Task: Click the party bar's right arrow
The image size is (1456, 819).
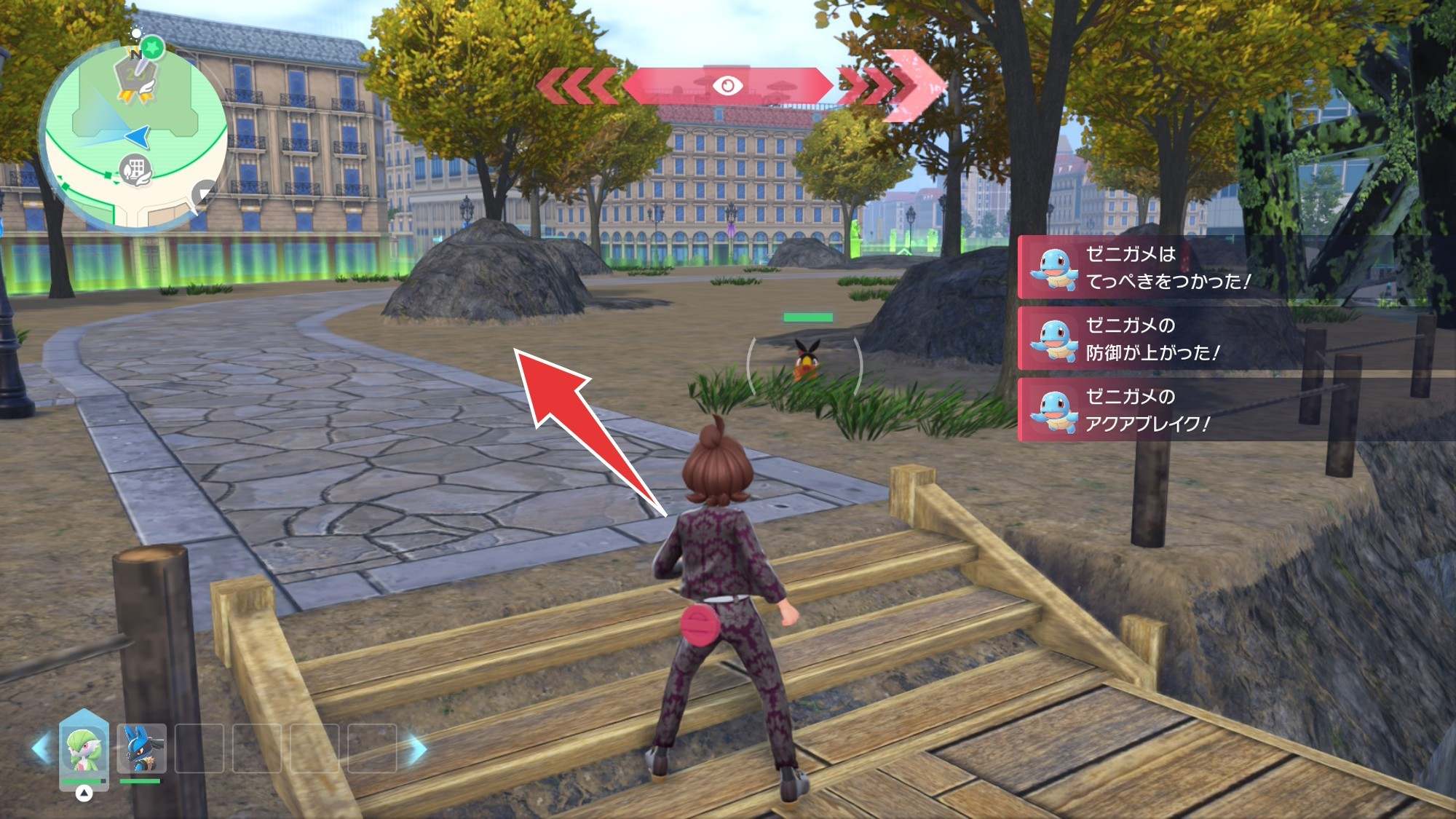Action: tap(417, 748)
